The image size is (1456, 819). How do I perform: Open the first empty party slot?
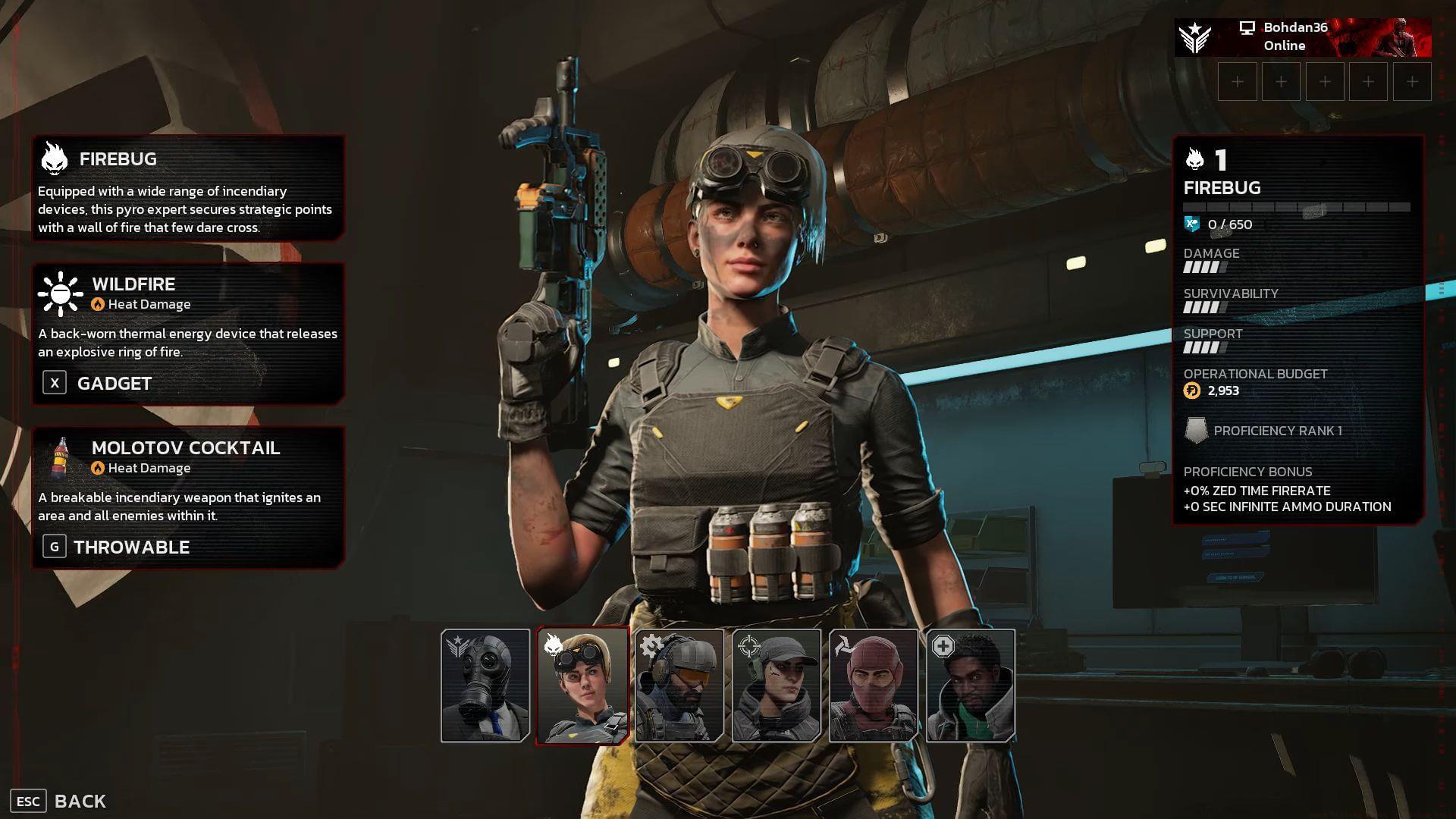1238,81
